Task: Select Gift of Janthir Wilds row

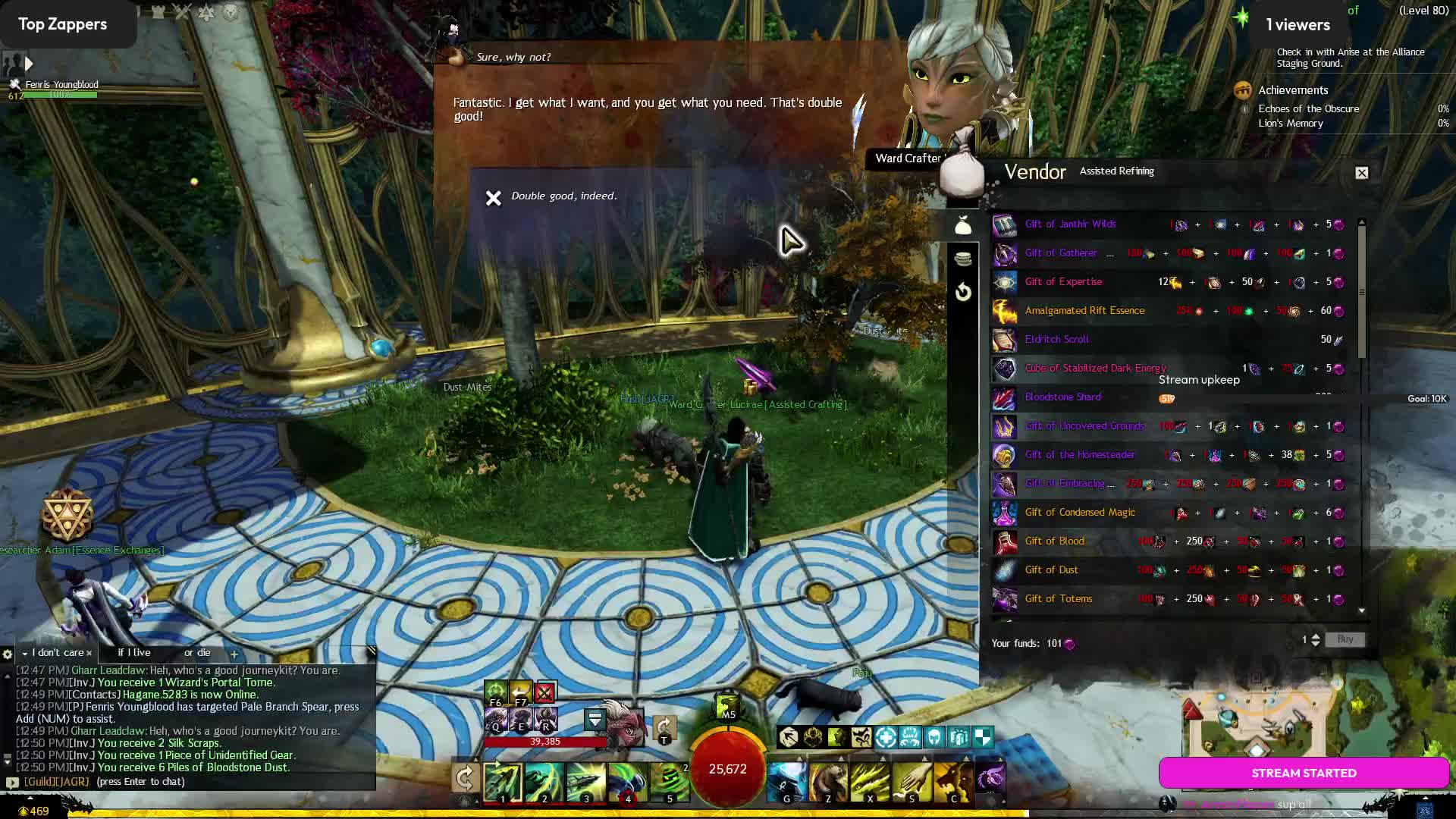Action: (1070, 224)
